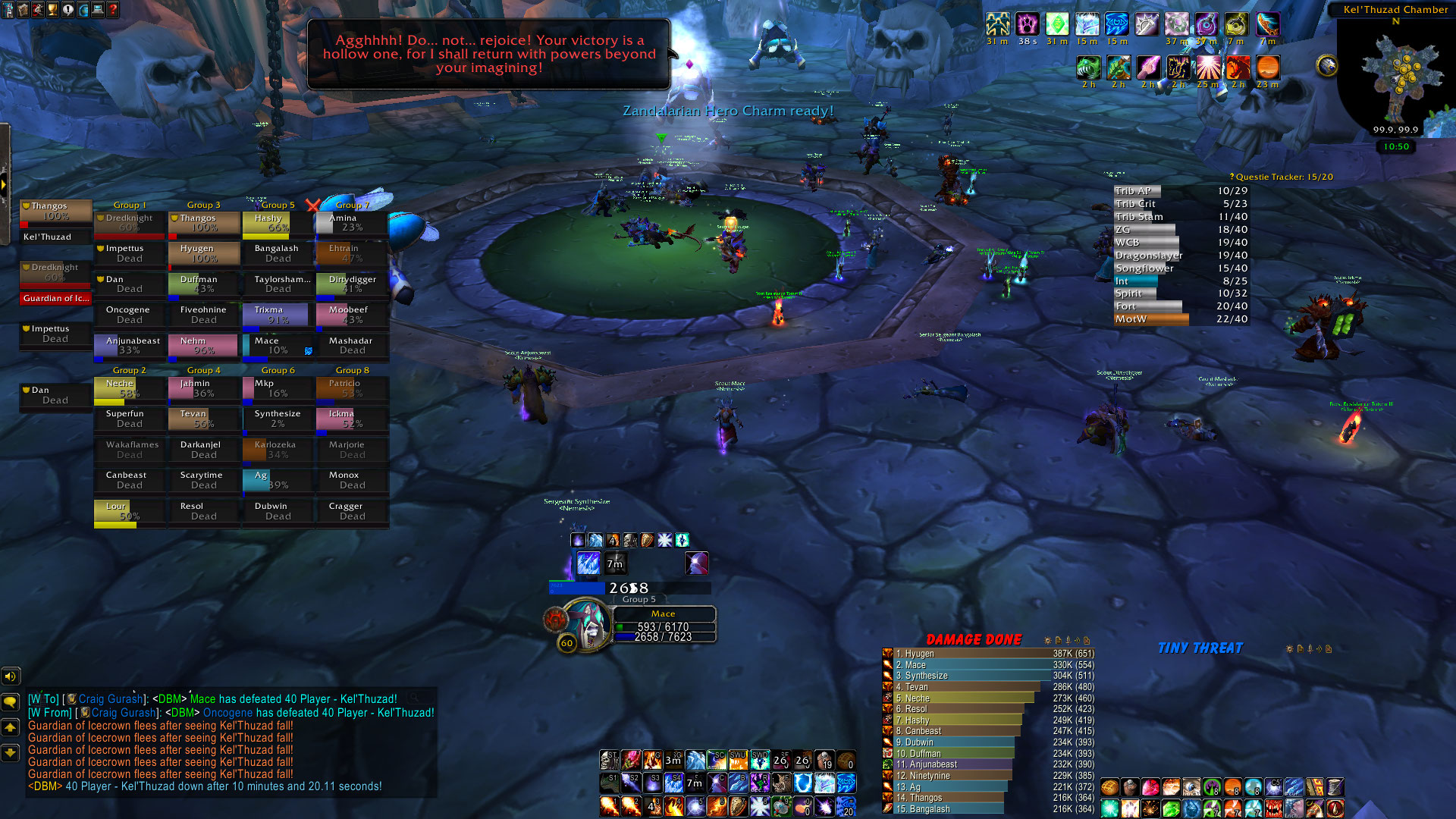The width and height of the screenshot is (1456, 819).
Task: Open the gold trophy achievements icon
Action: click(x=52, y=9)
